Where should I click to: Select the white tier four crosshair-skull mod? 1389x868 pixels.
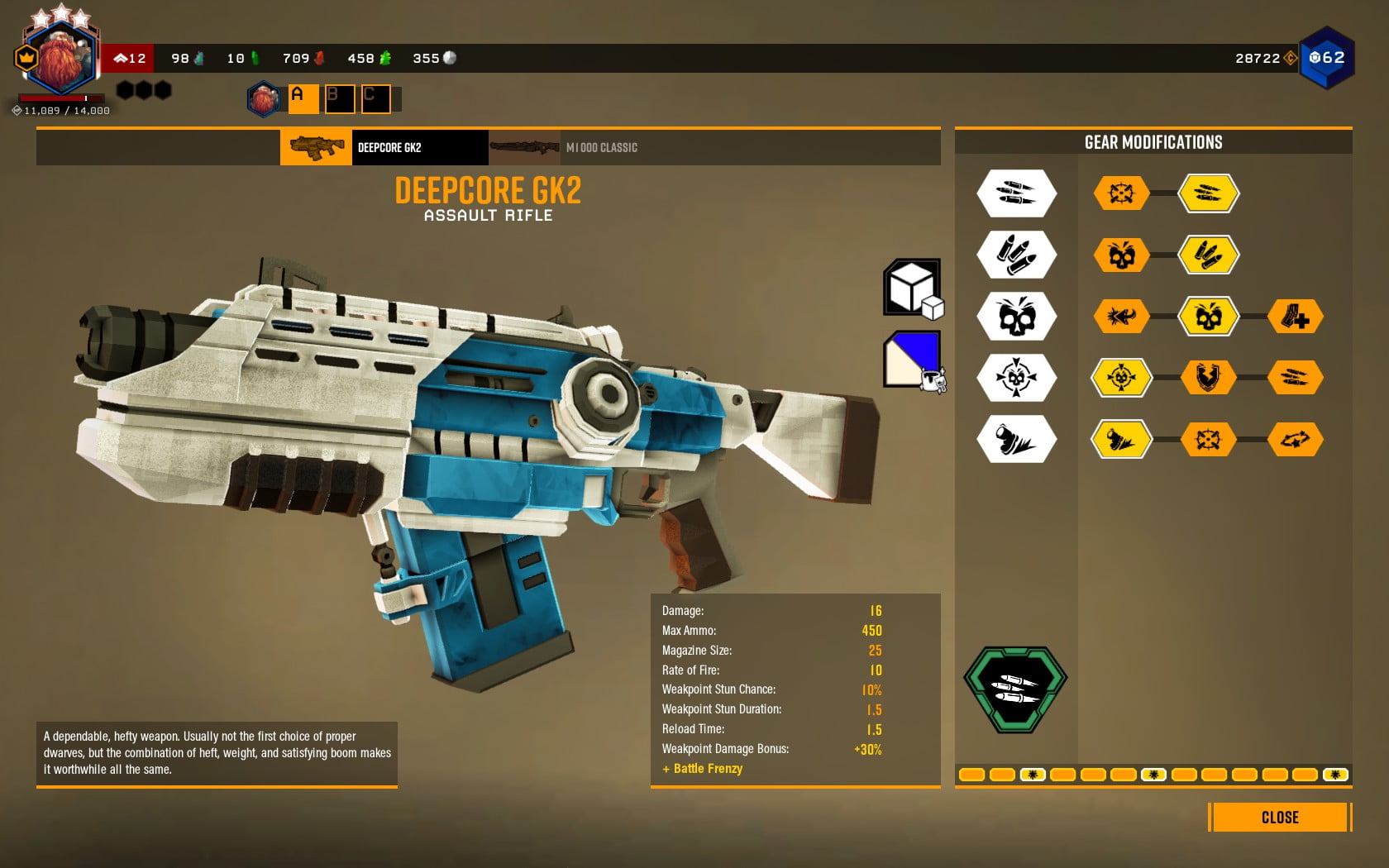click(x=1016, y=378)
